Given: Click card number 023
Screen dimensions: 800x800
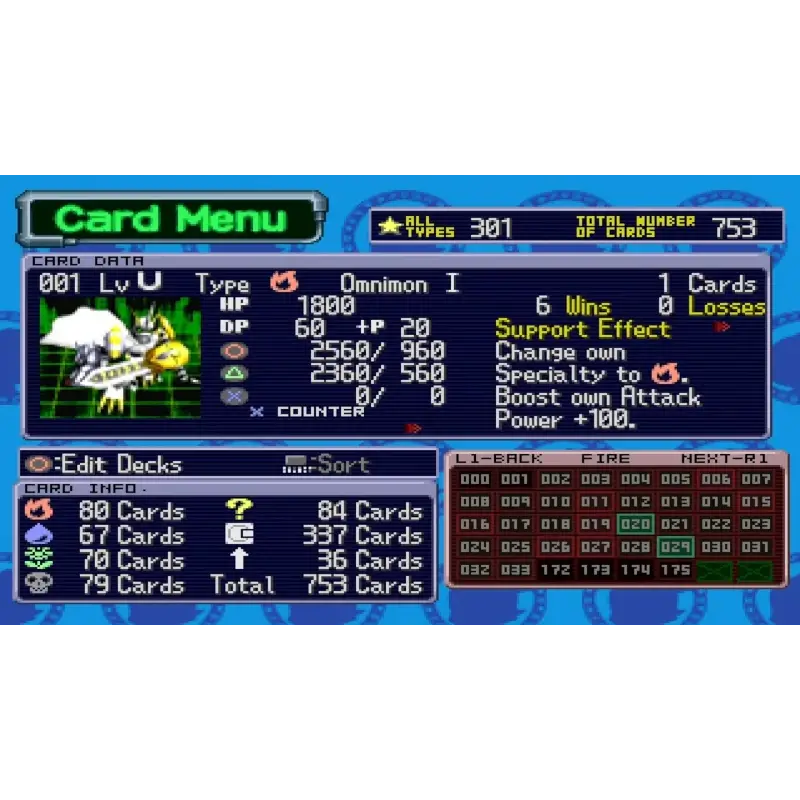Looking at the screenshot, I should [756, 524].
